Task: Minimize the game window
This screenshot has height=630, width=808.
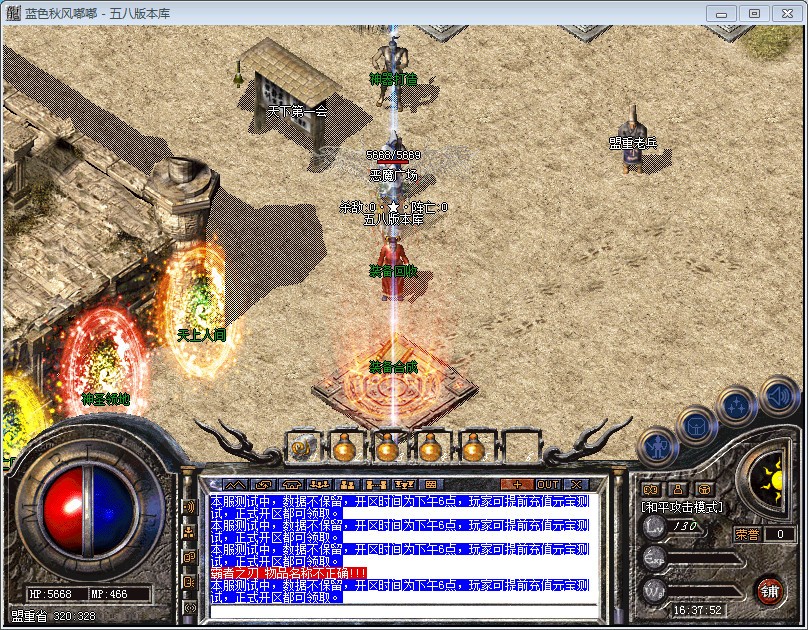Action: coord(723,13)
